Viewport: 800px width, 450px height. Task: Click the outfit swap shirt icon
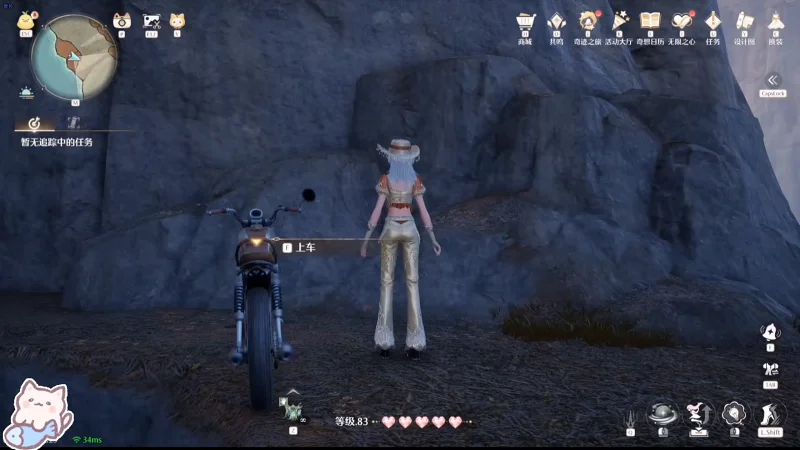[769, 370]
